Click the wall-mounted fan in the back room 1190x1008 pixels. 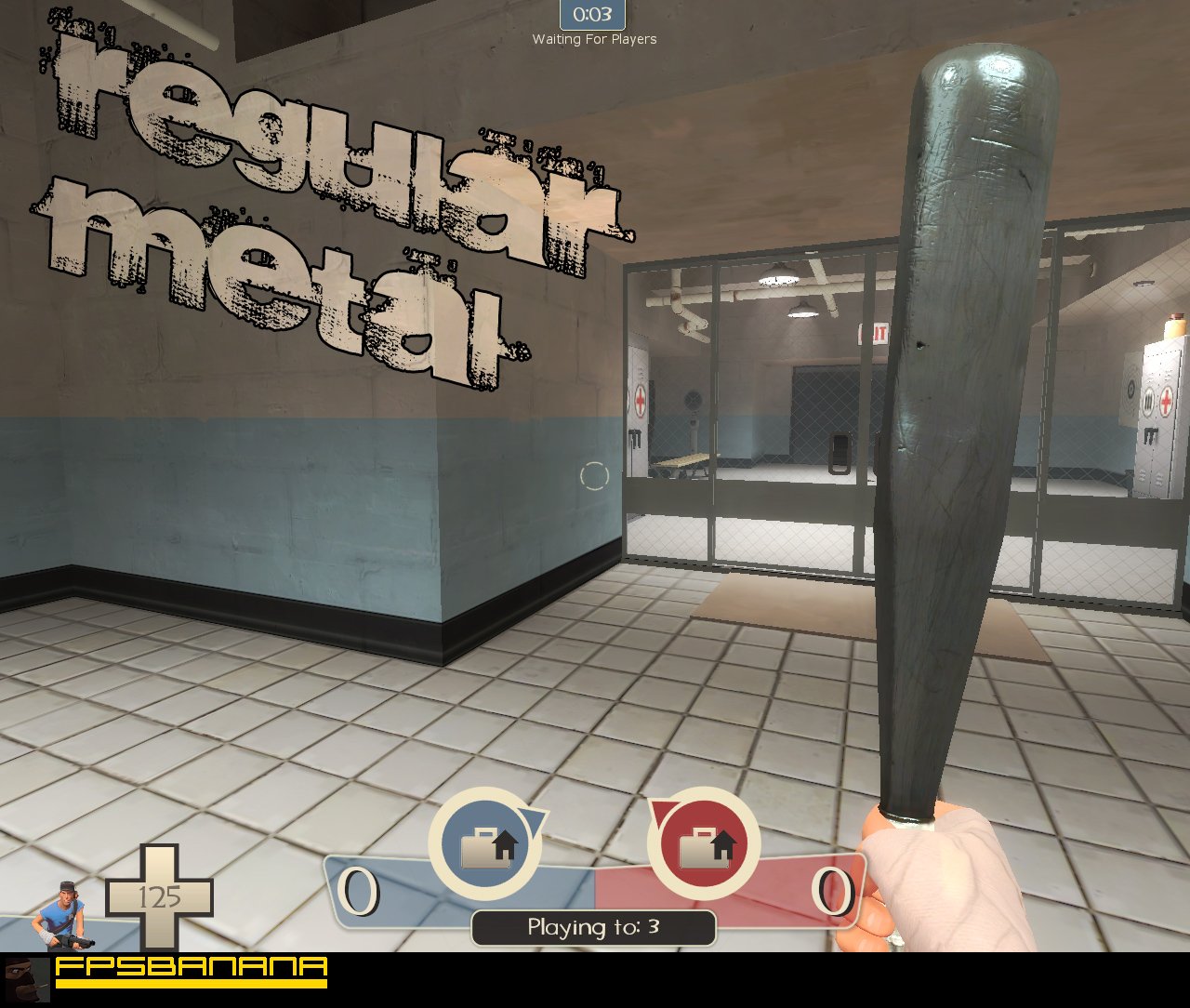pos(693,400)
